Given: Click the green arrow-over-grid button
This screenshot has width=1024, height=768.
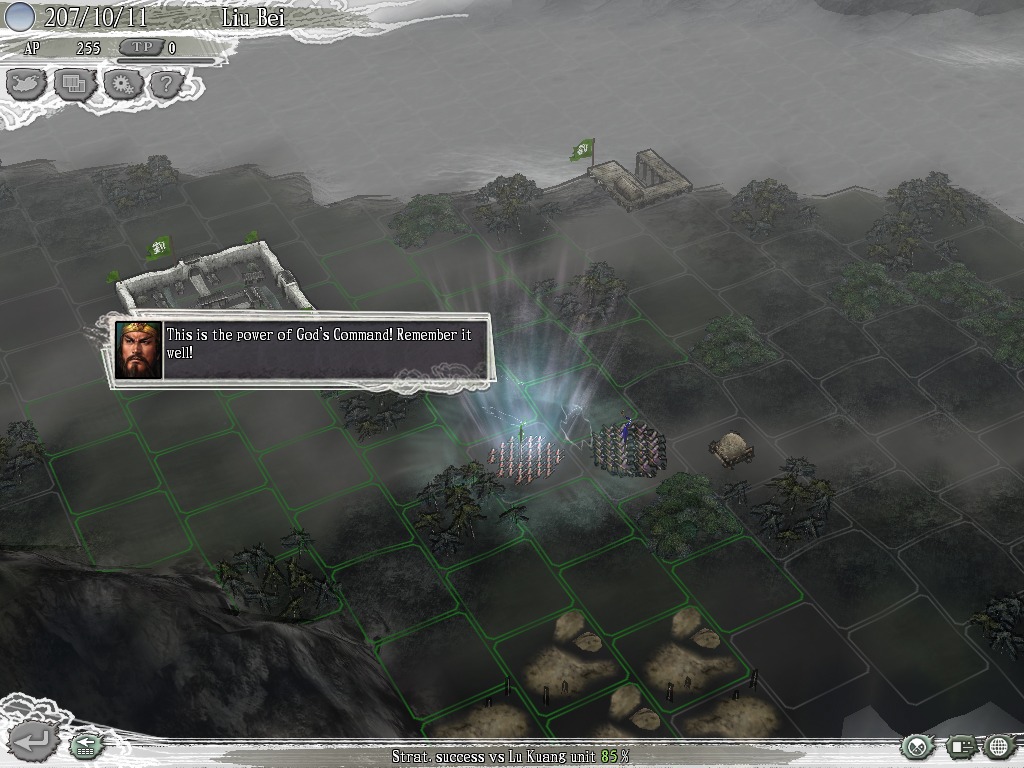Looking at the screenshot, I should 86,746.
